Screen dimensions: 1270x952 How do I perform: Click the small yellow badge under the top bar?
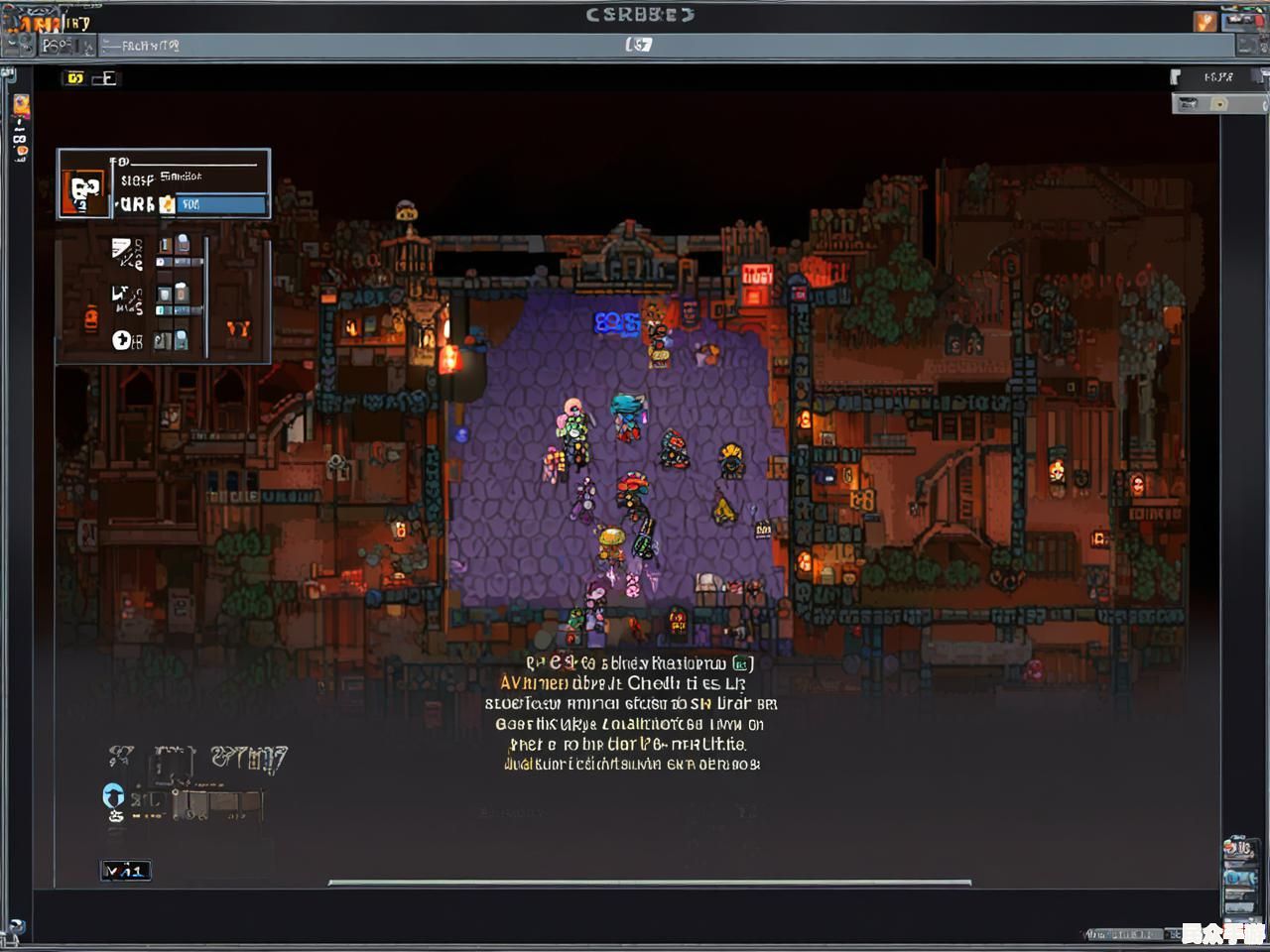click(x=74, y=77)
